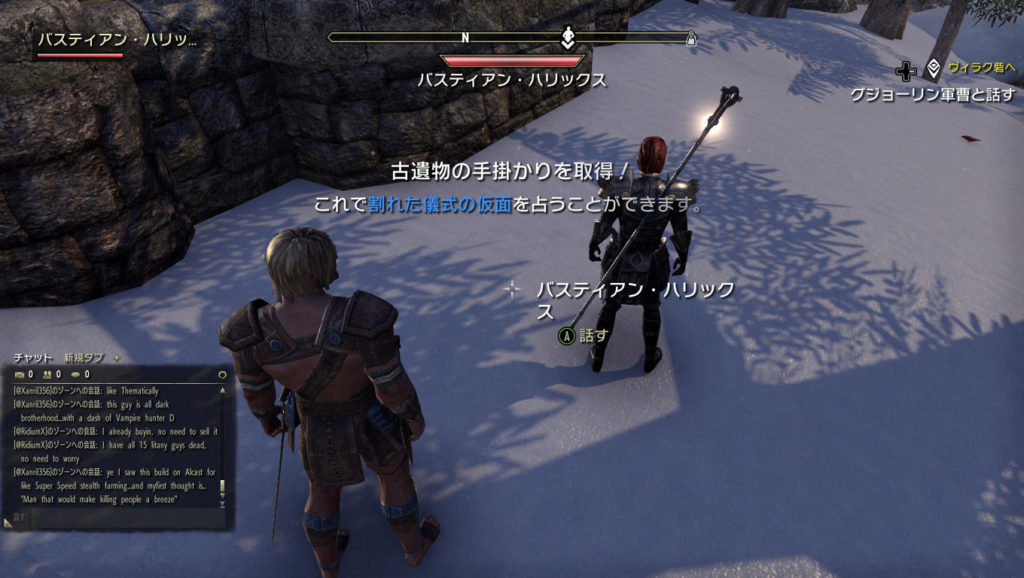Select the ヴィラク砦へ quest tracker title
The height and width of the screenshot is (578, 1024).
pyautogui.click(x=982, y=68)
